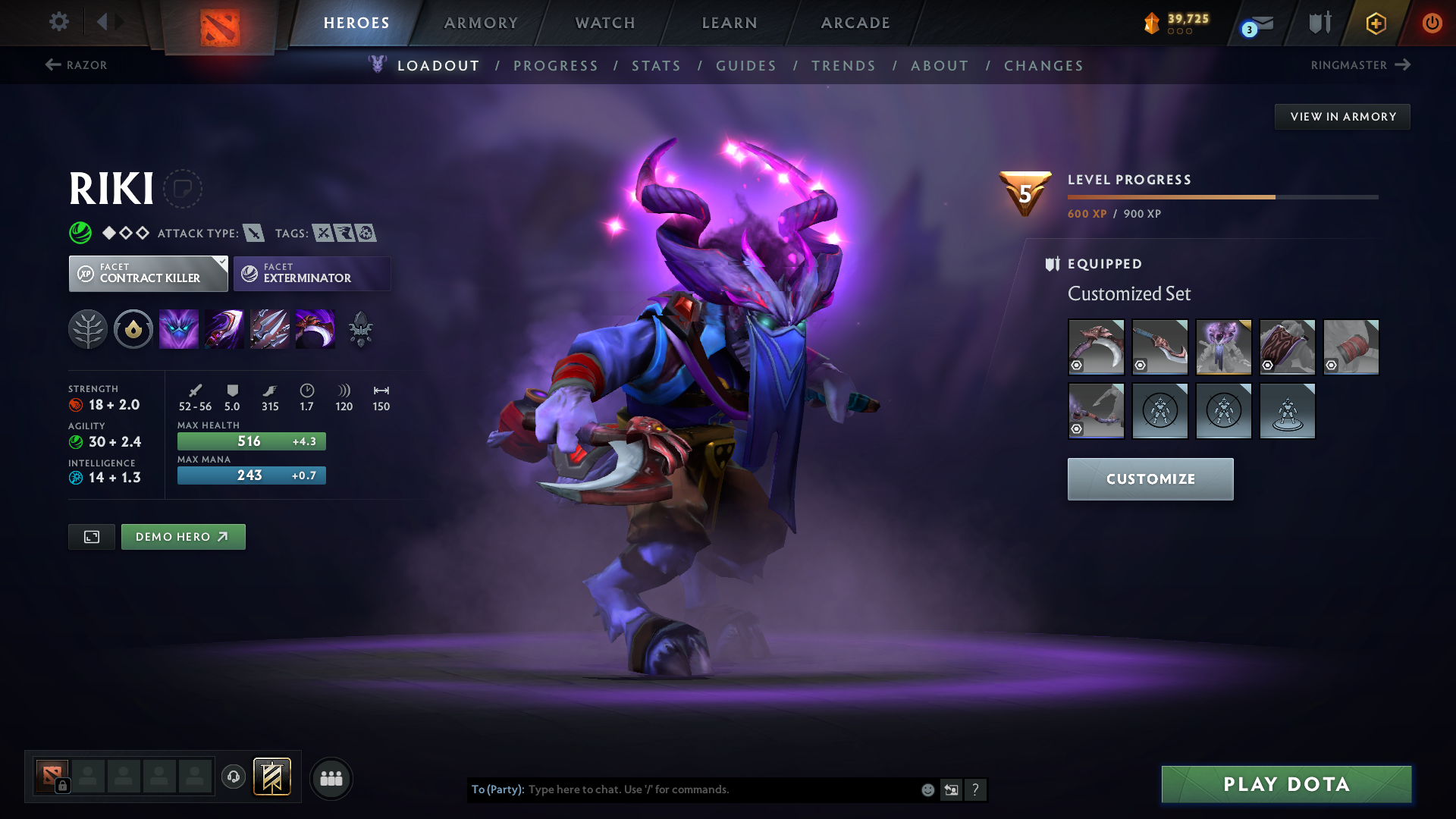Open the find party players icon near chat slots
Viewport: 1456px width, 819px height.
(331, 778)
